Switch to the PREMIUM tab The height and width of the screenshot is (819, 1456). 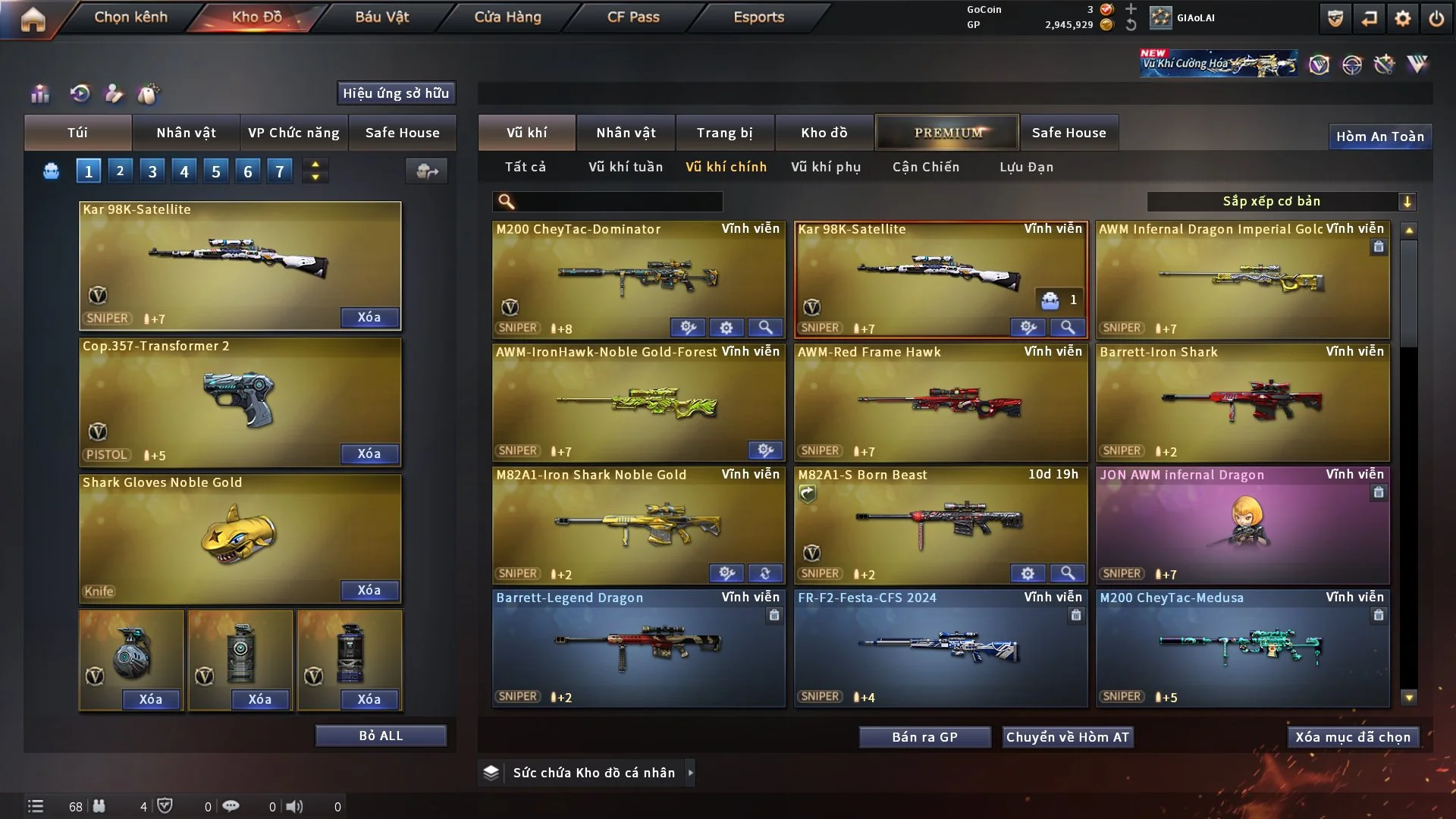[947, 133]
